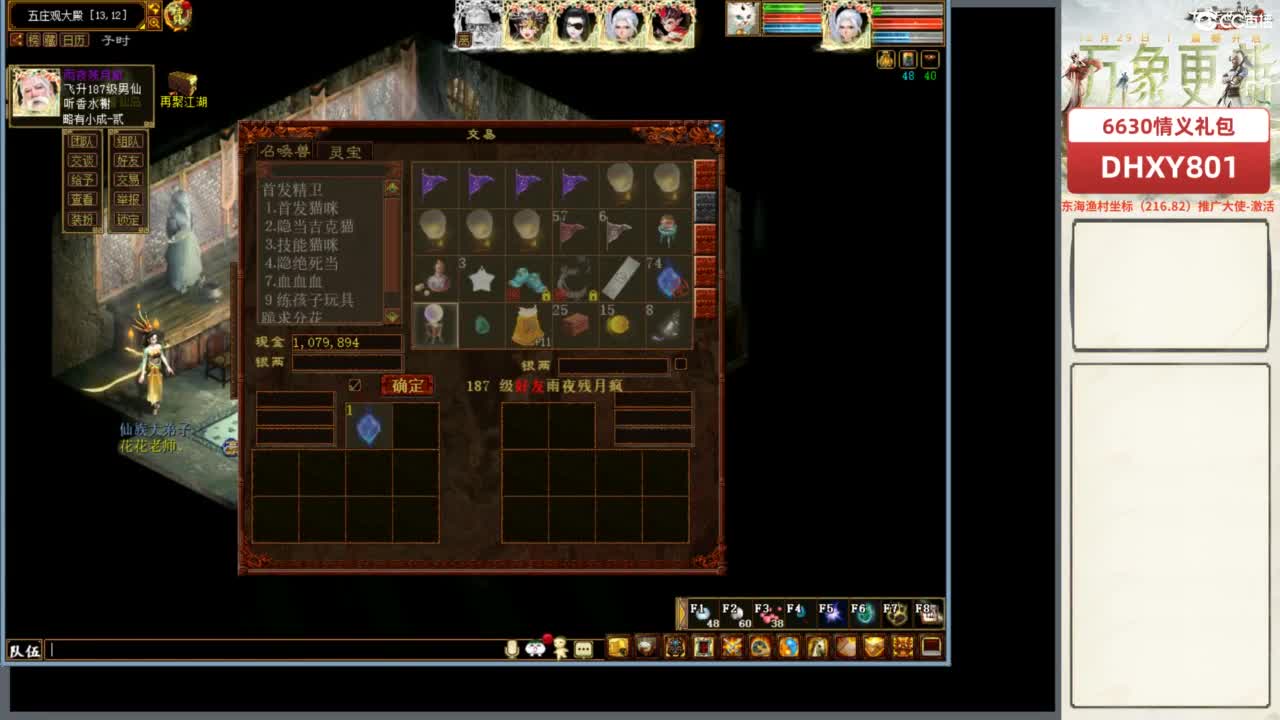Click the down arrow below the pet name list

tap(392, 318)
